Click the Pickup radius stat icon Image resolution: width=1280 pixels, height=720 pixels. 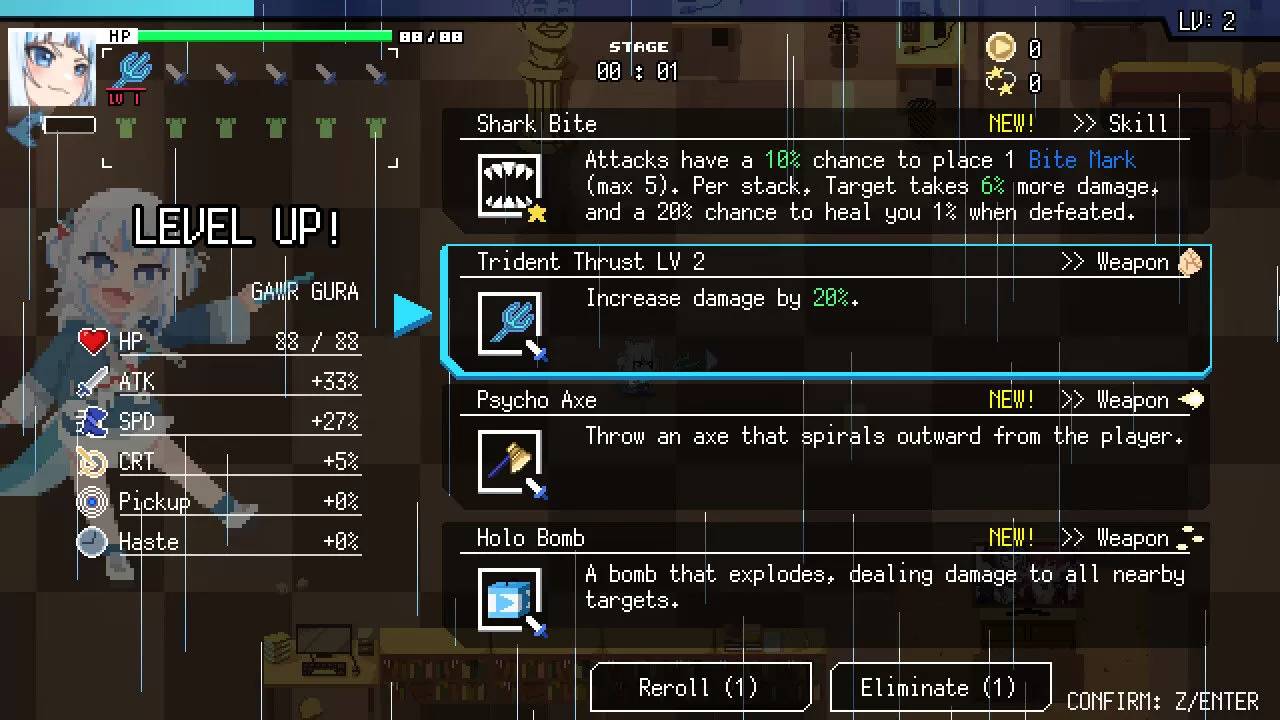tap(93, 501)
